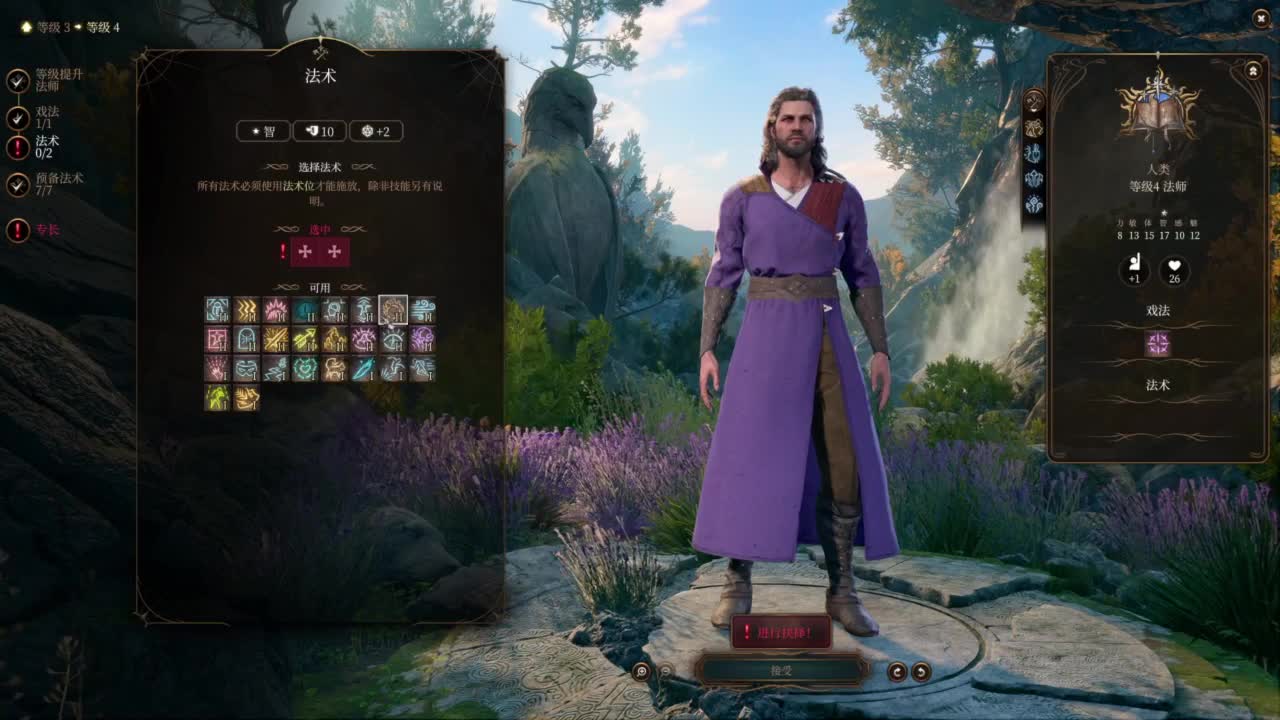Close the level-up screen

(1260, 18)
